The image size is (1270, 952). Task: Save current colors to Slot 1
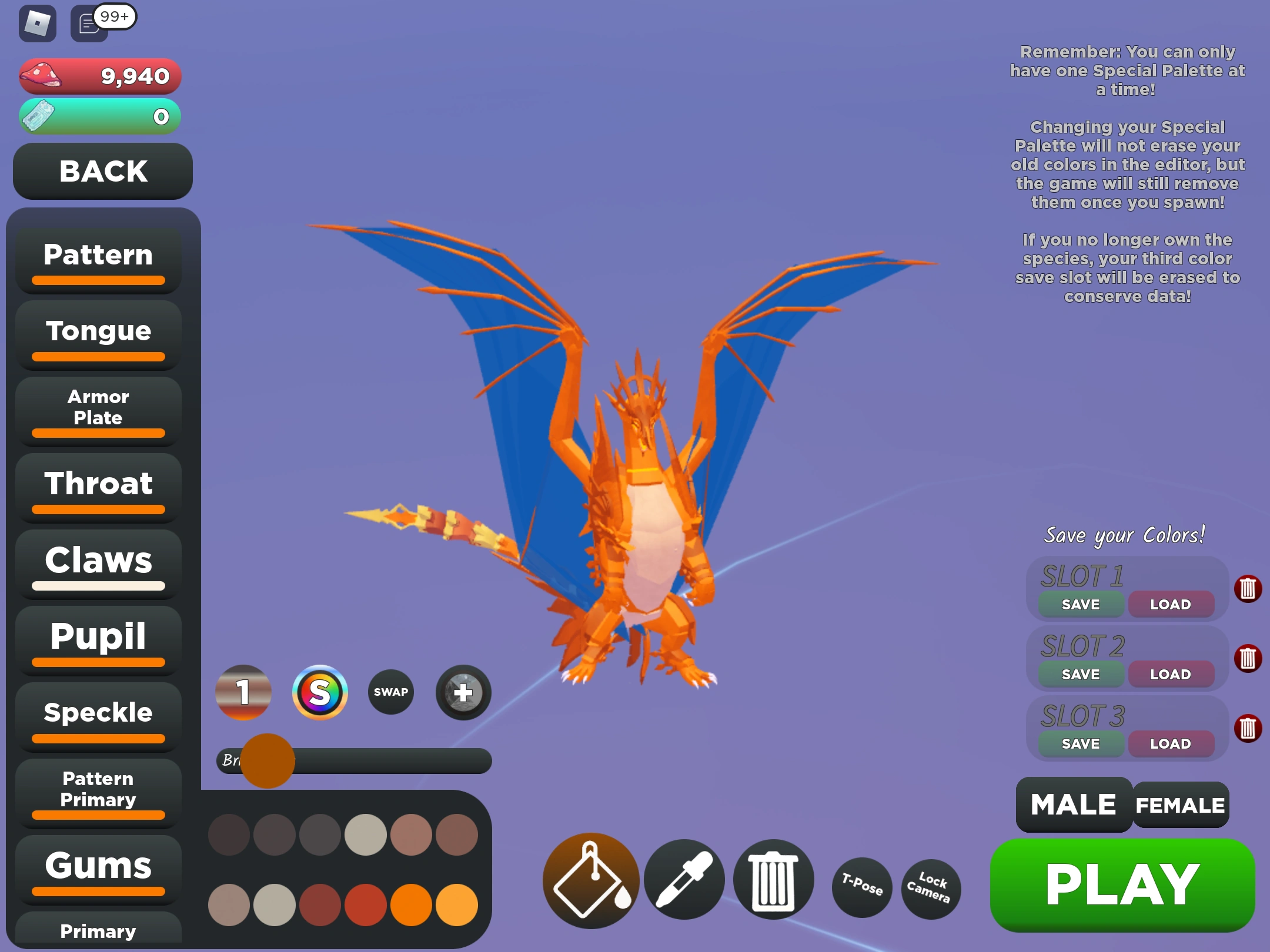(x=1079, y=604)
